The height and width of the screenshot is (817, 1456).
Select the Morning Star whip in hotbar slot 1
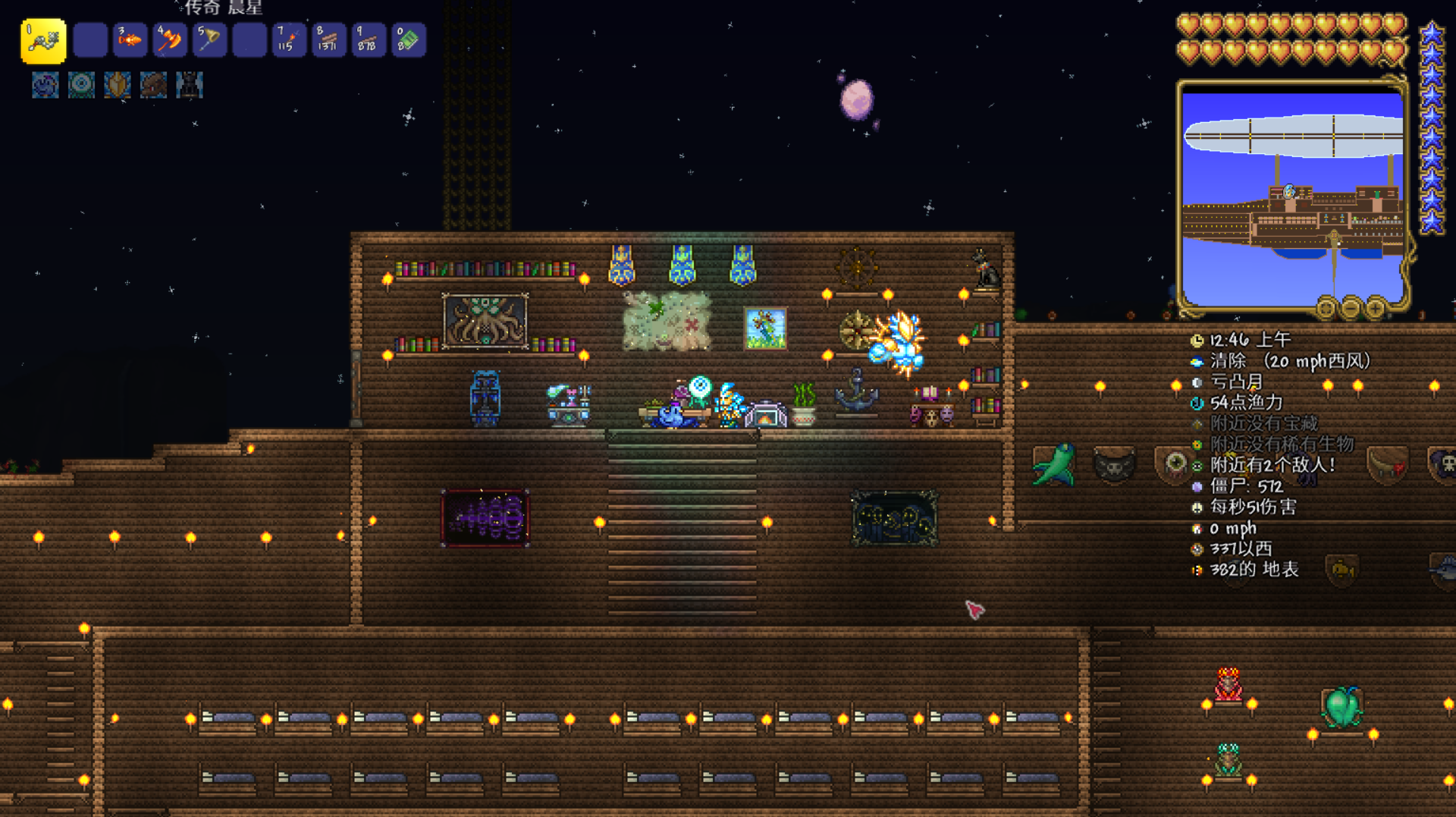coord(43,40)
